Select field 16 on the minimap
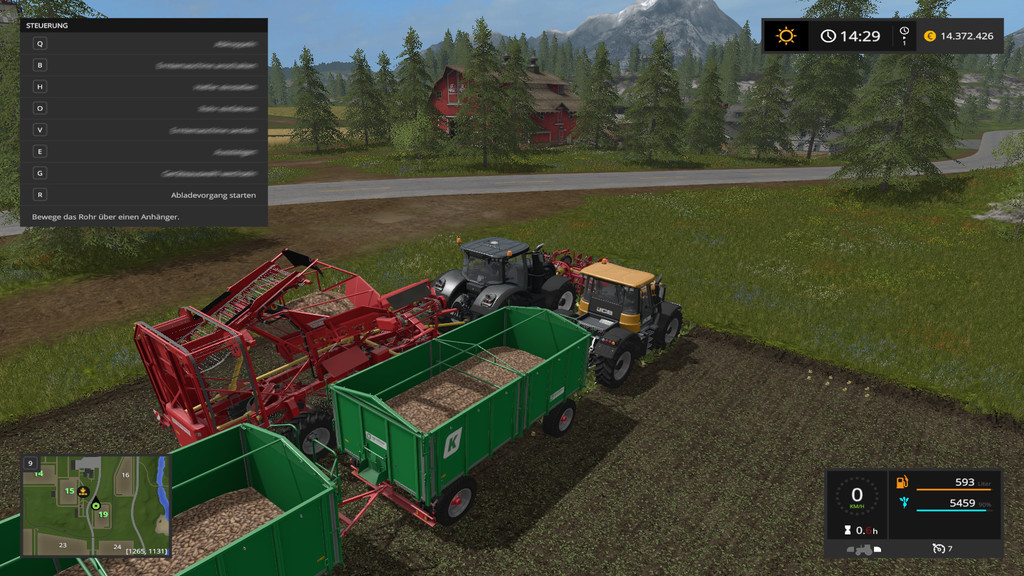 click(126, 476)
